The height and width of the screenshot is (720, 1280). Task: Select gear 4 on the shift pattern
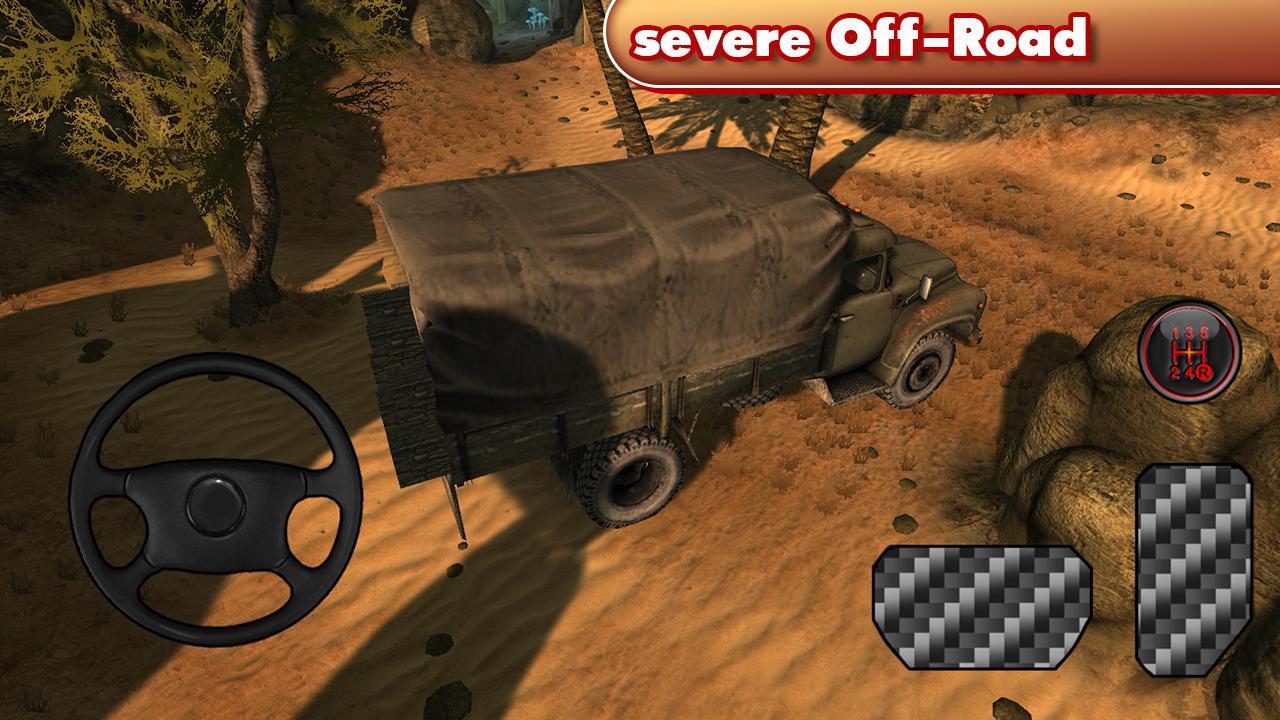pos(1190,371)
